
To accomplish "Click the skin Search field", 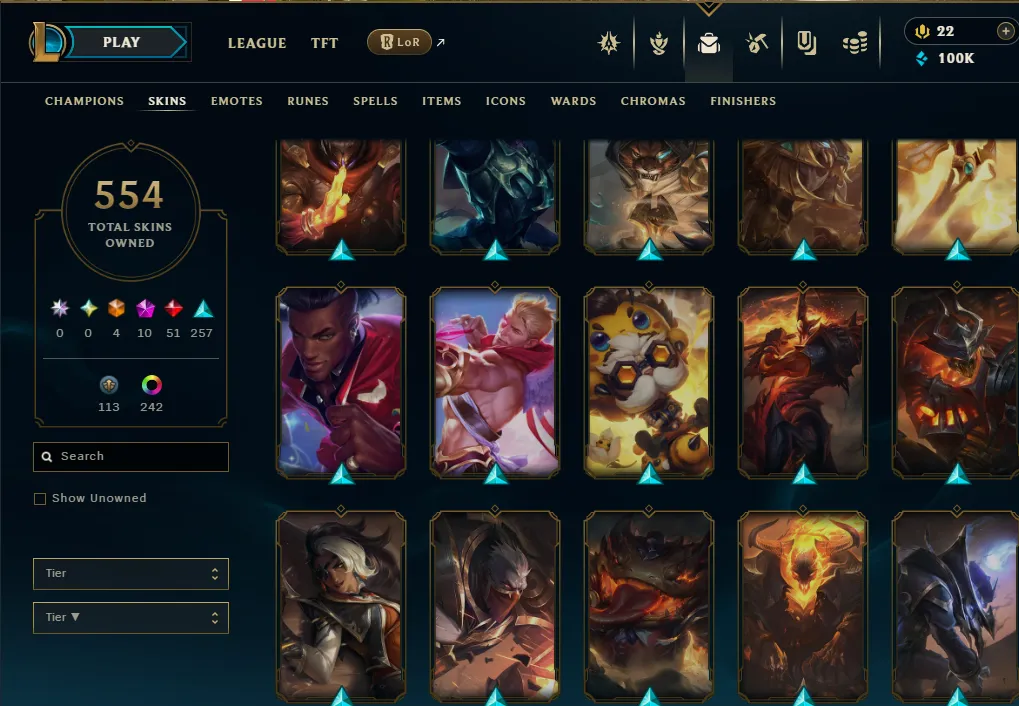I will coord(131,456).
